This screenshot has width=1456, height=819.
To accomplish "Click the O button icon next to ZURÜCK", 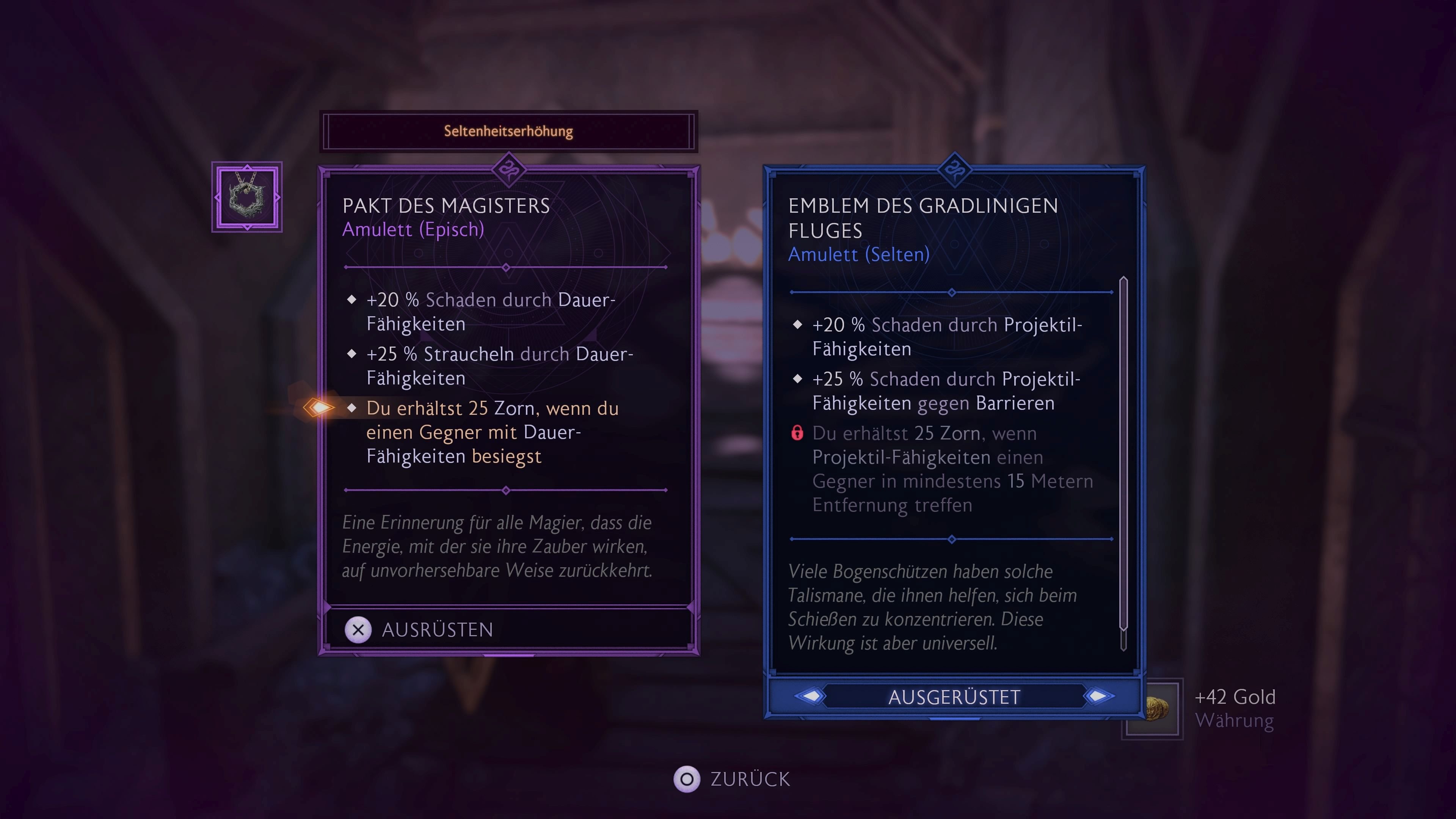I will tap(687, 780).
